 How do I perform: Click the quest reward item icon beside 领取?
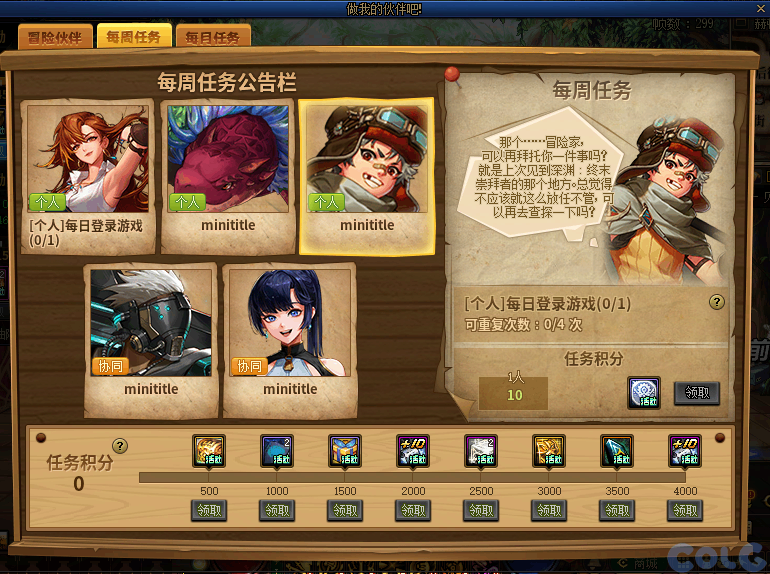click(x=644, y=392)
